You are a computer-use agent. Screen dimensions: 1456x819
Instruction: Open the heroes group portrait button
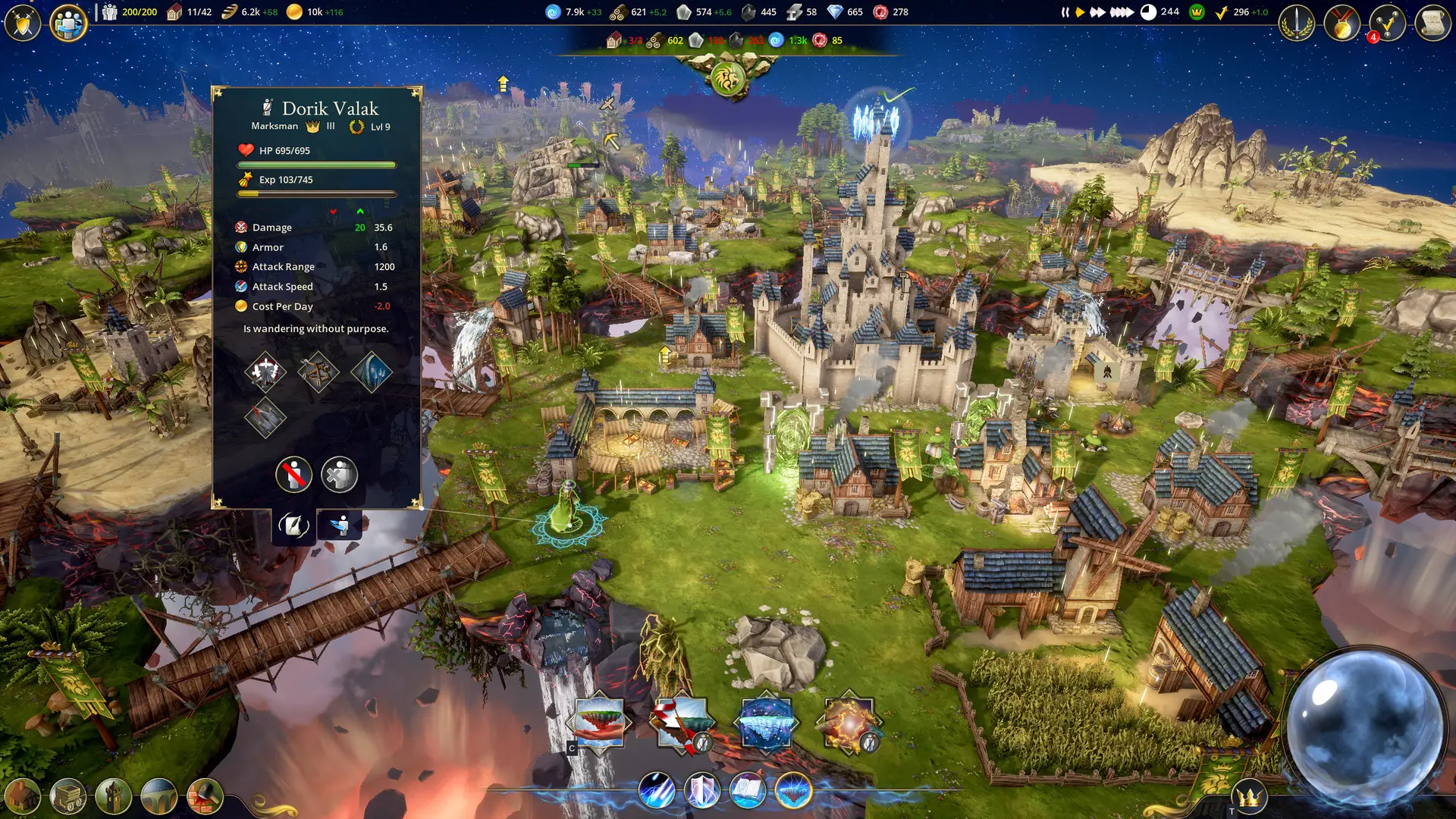click(x=68, y=24)
